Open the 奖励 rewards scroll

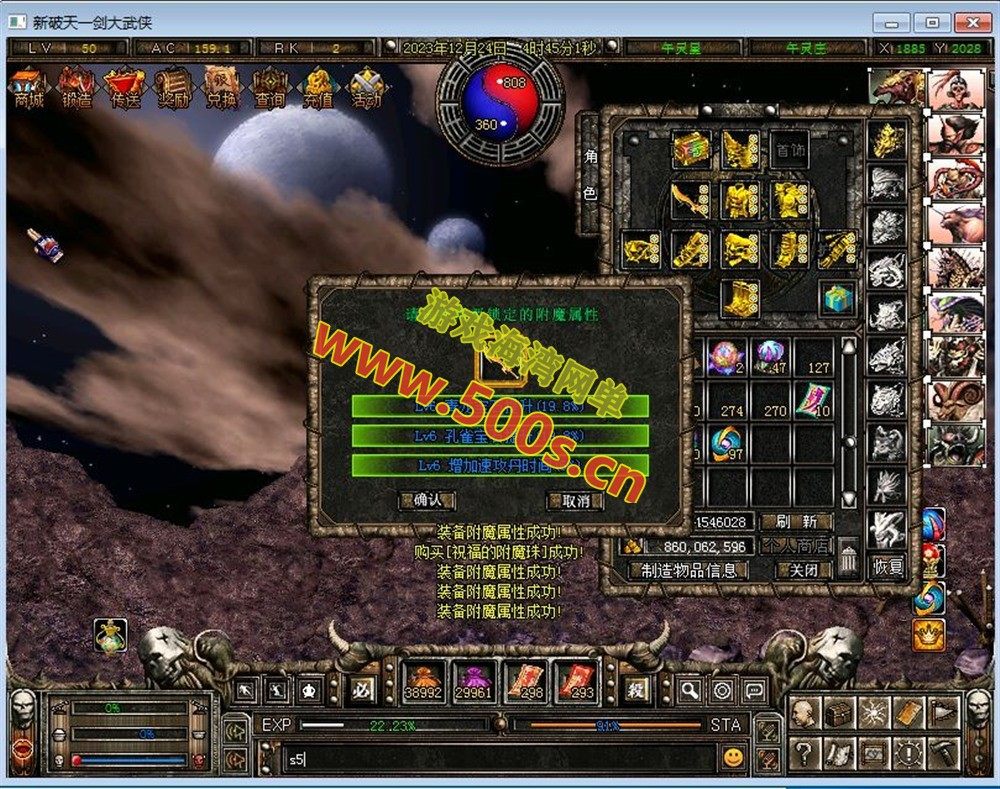click(x=174, y=86)
